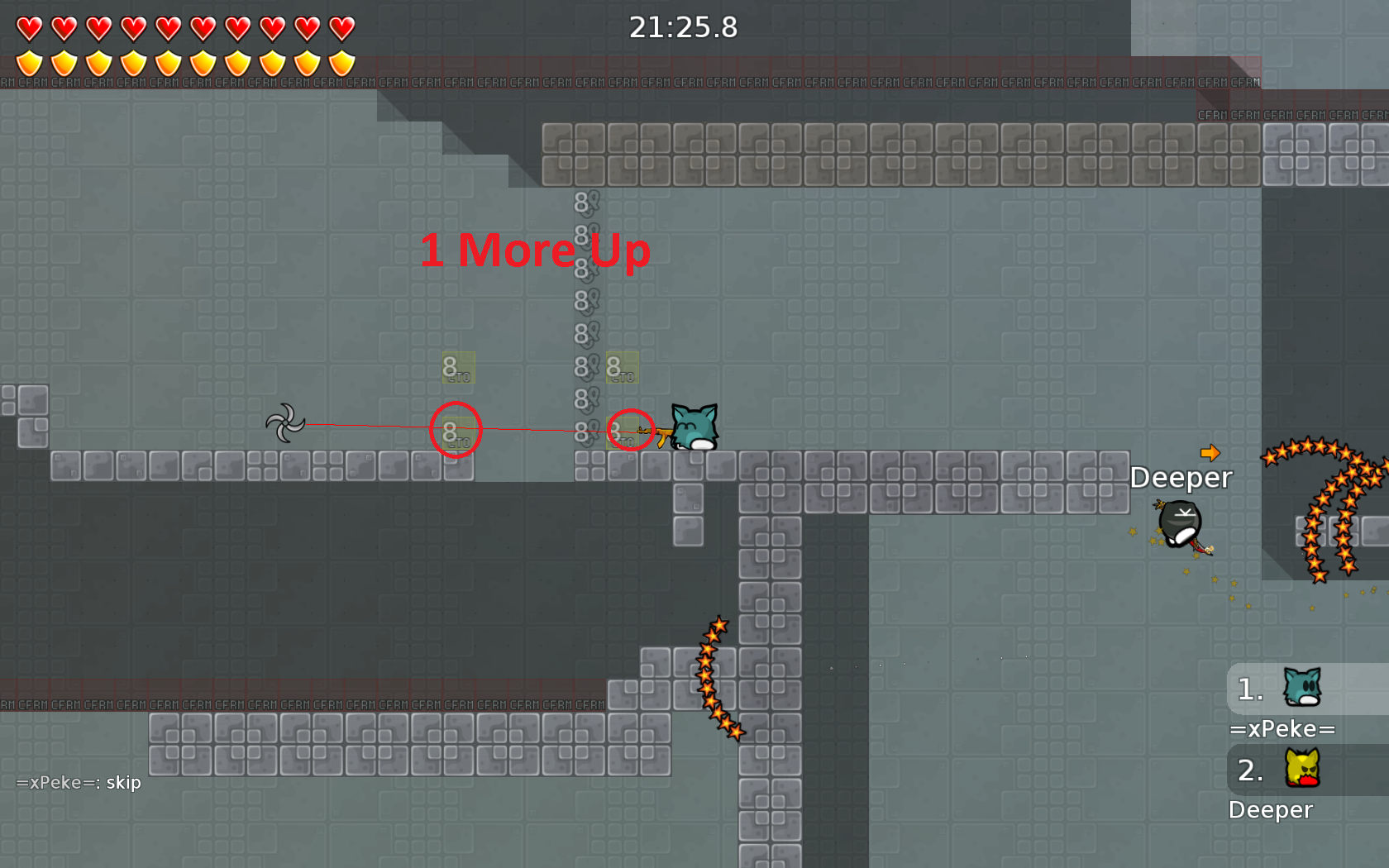Select the Deeper name on the scoreboard
The height and width of the screenshot is (868, 1389).
pos(1271,810)
